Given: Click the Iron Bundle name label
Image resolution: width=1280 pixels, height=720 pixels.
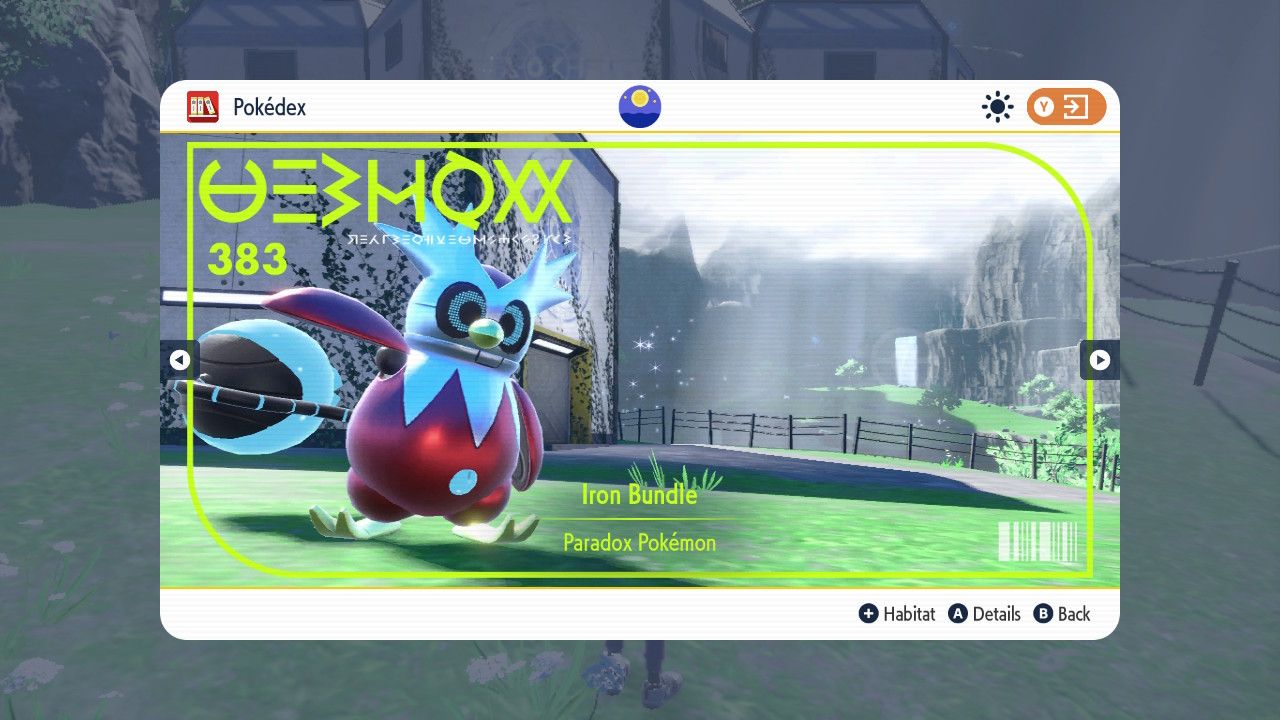Looking at the screenshot, I should [x=641, y=495].
